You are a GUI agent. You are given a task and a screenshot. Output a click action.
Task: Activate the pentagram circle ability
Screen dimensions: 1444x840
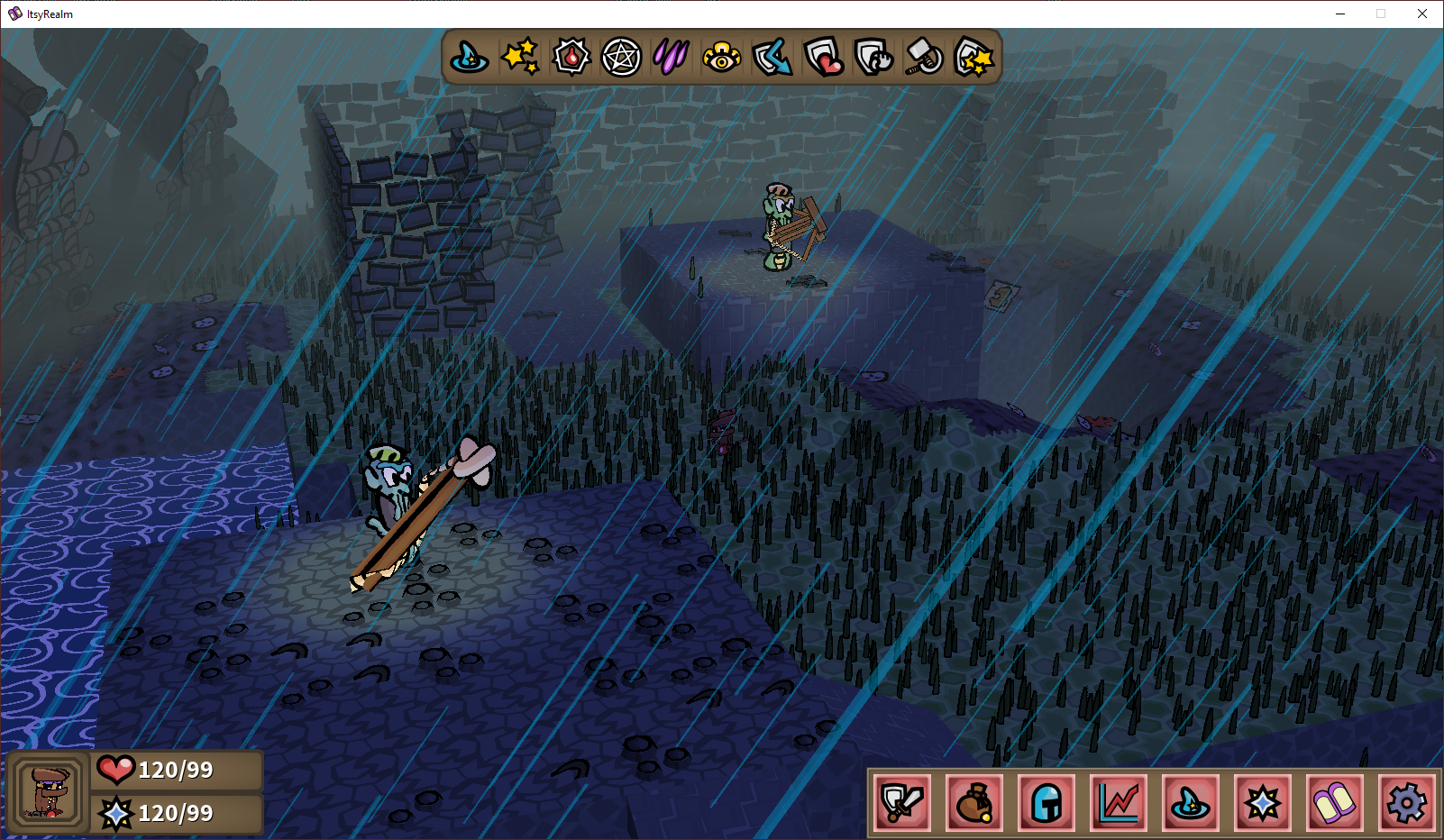pos(621,58)
